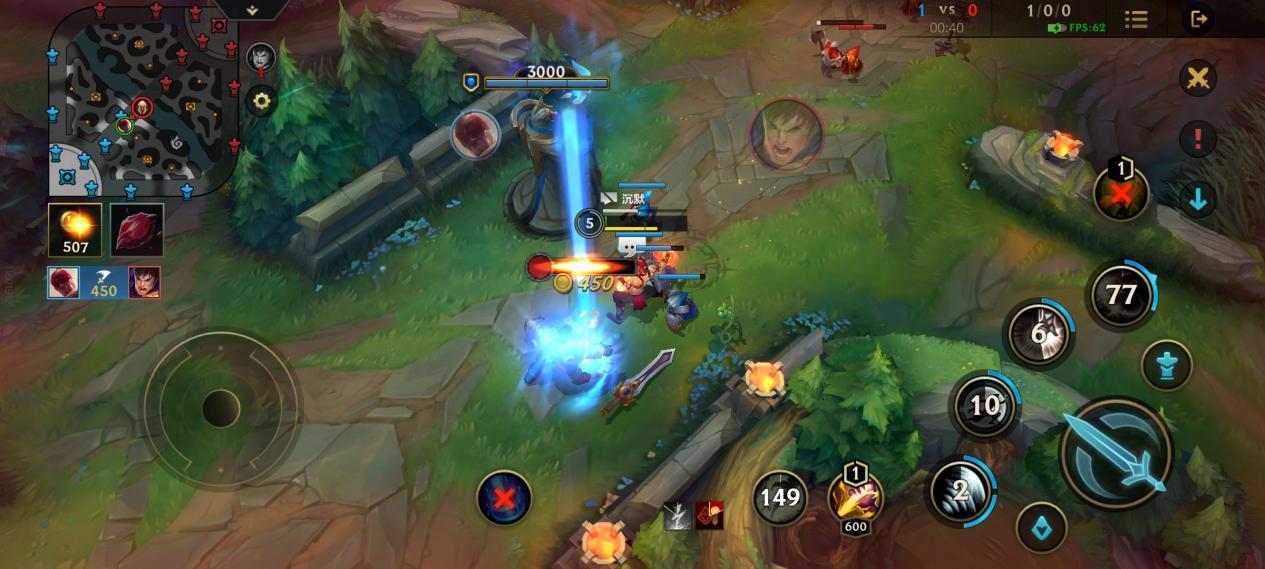1265x569 pixels.
Task: Open the scoreboard list icon
Action: click(x=1136, y=19)
